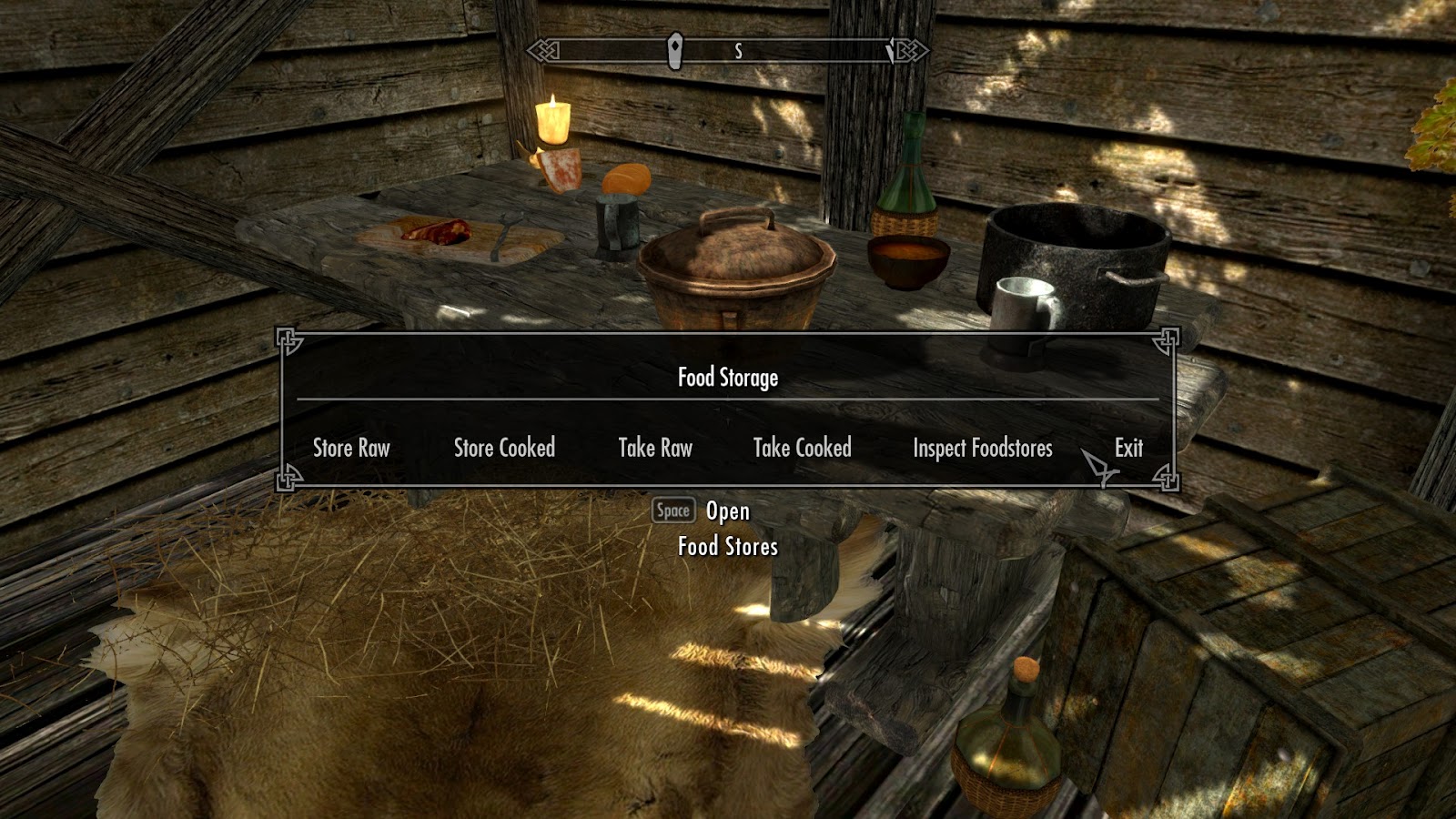Click the top-left decorative knot of the menu frame
The height and width of the screenshot is (819, 1456).
click(288, 339)
